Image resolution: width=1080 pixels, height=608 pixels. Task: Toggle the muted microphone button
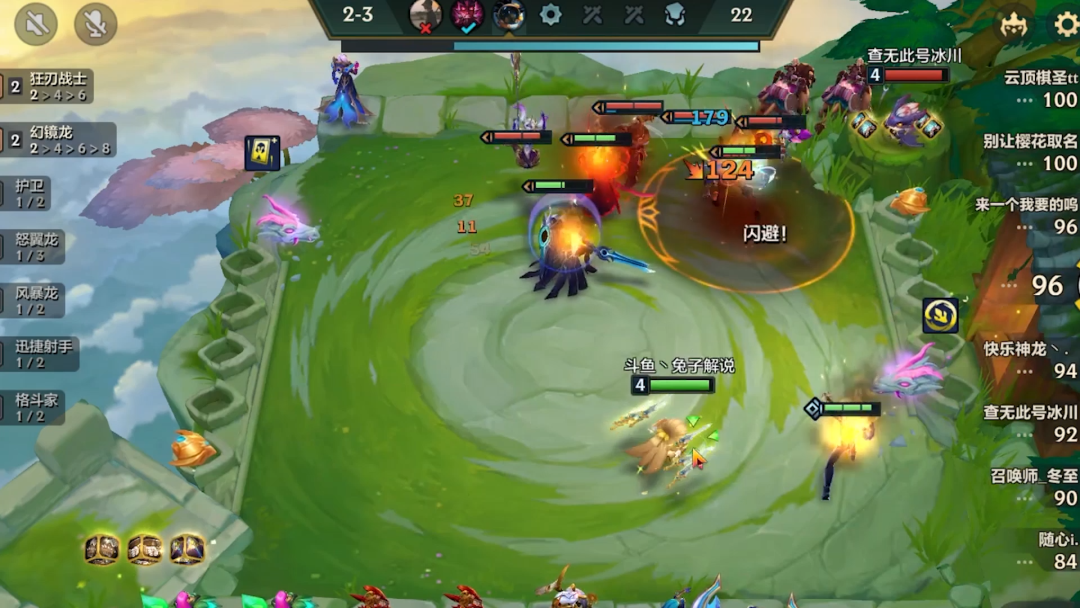[95, 24]
